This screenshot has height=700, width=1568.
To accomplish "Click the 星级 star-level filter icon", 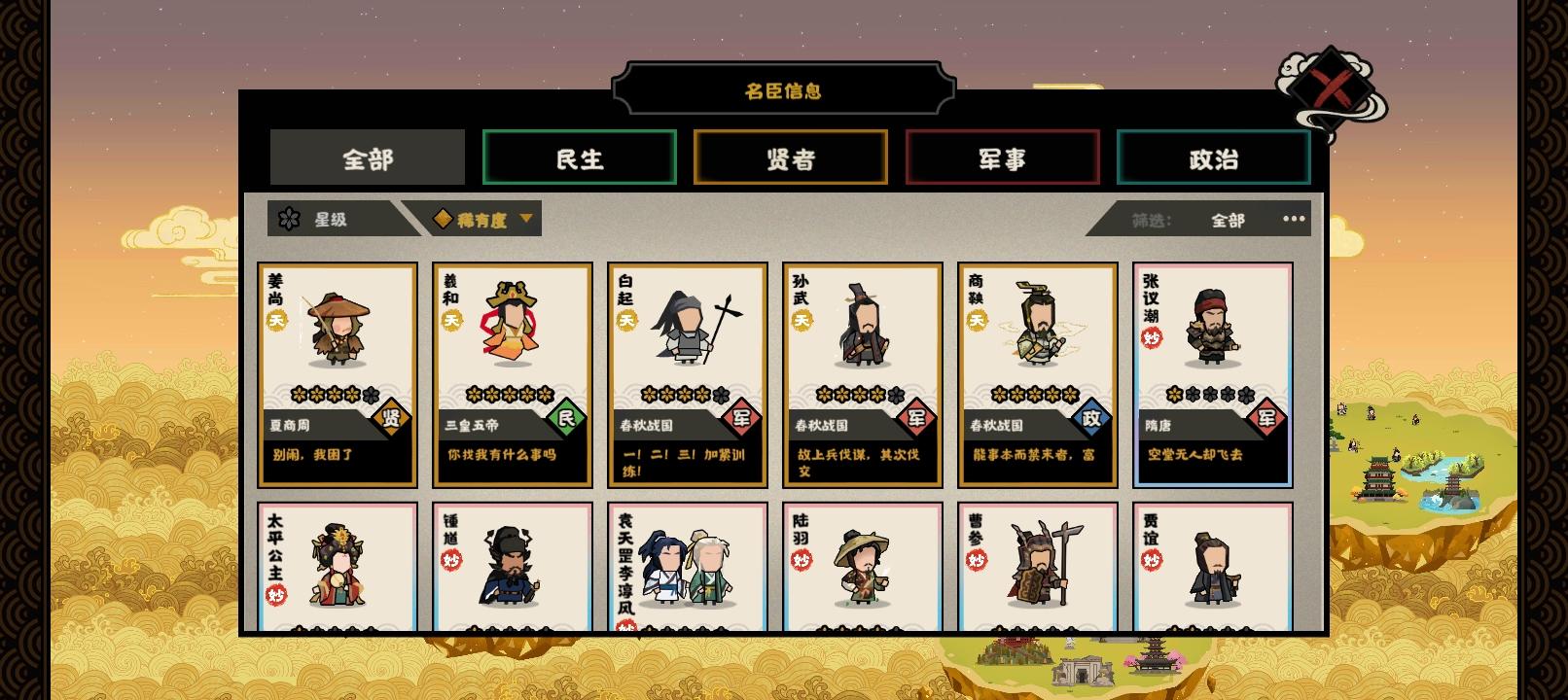I will [287, 218].
